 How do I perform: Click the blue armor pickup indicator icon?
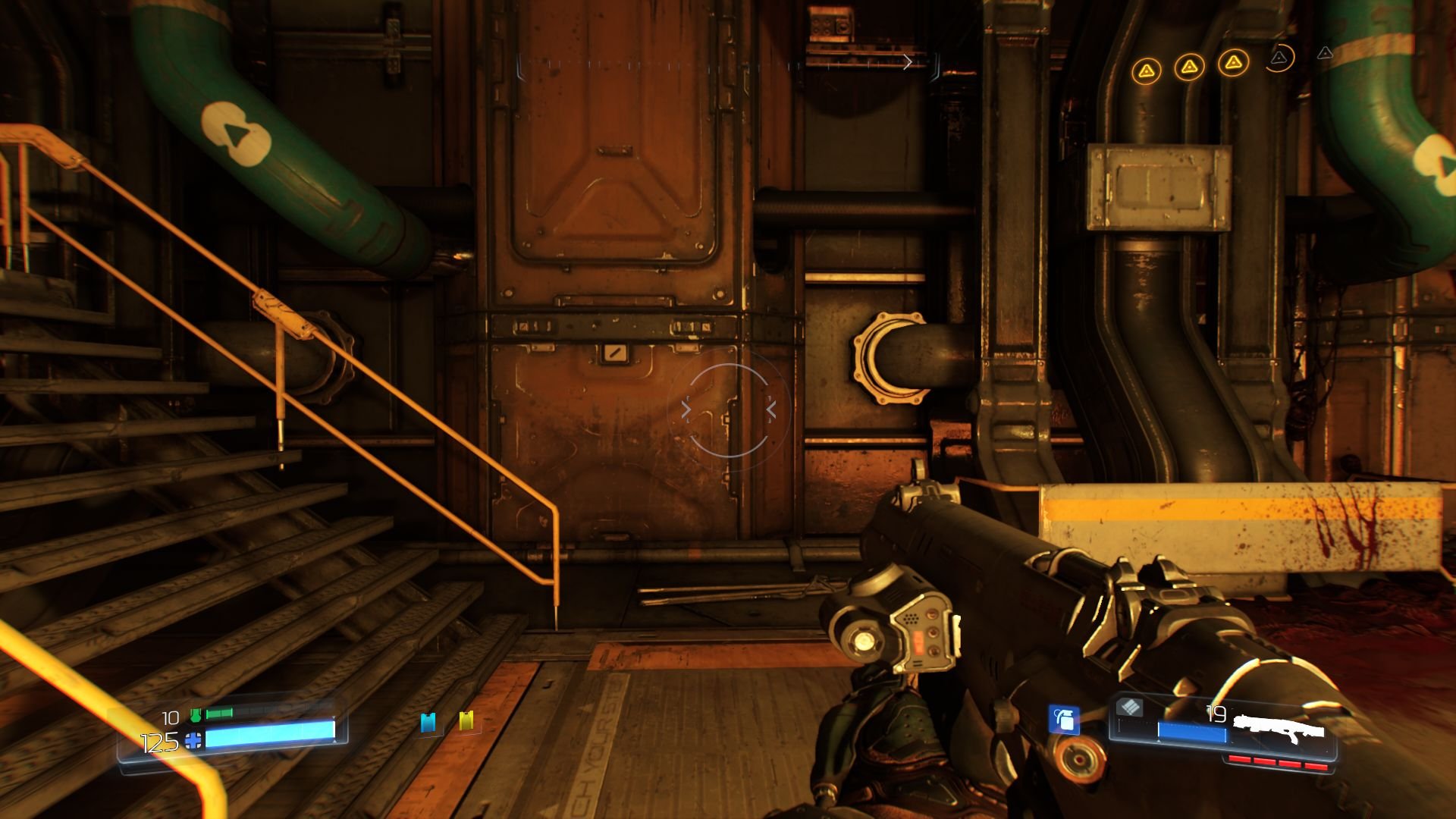428,723
